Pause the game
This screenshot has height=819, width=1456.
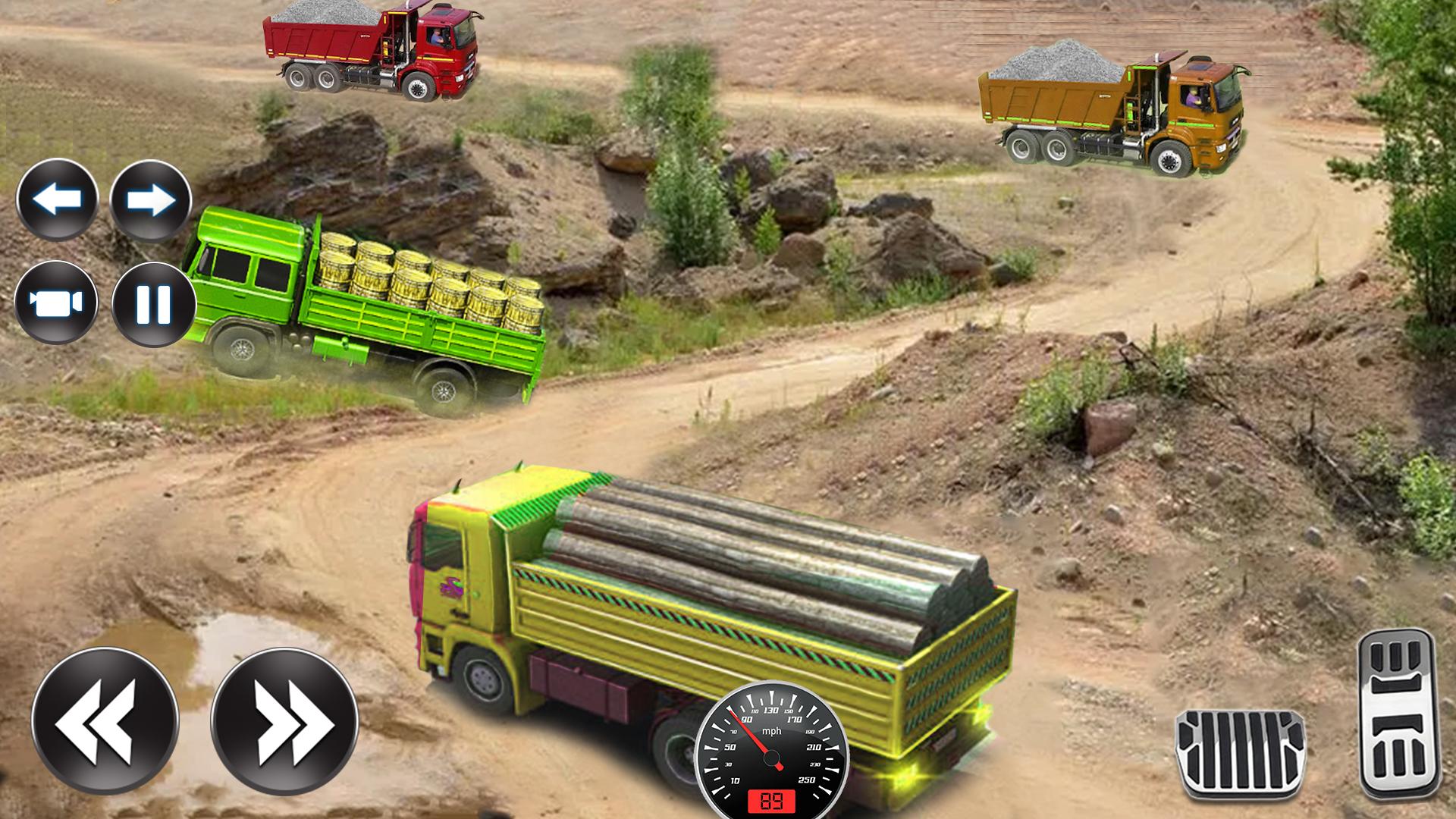(153, 304)
